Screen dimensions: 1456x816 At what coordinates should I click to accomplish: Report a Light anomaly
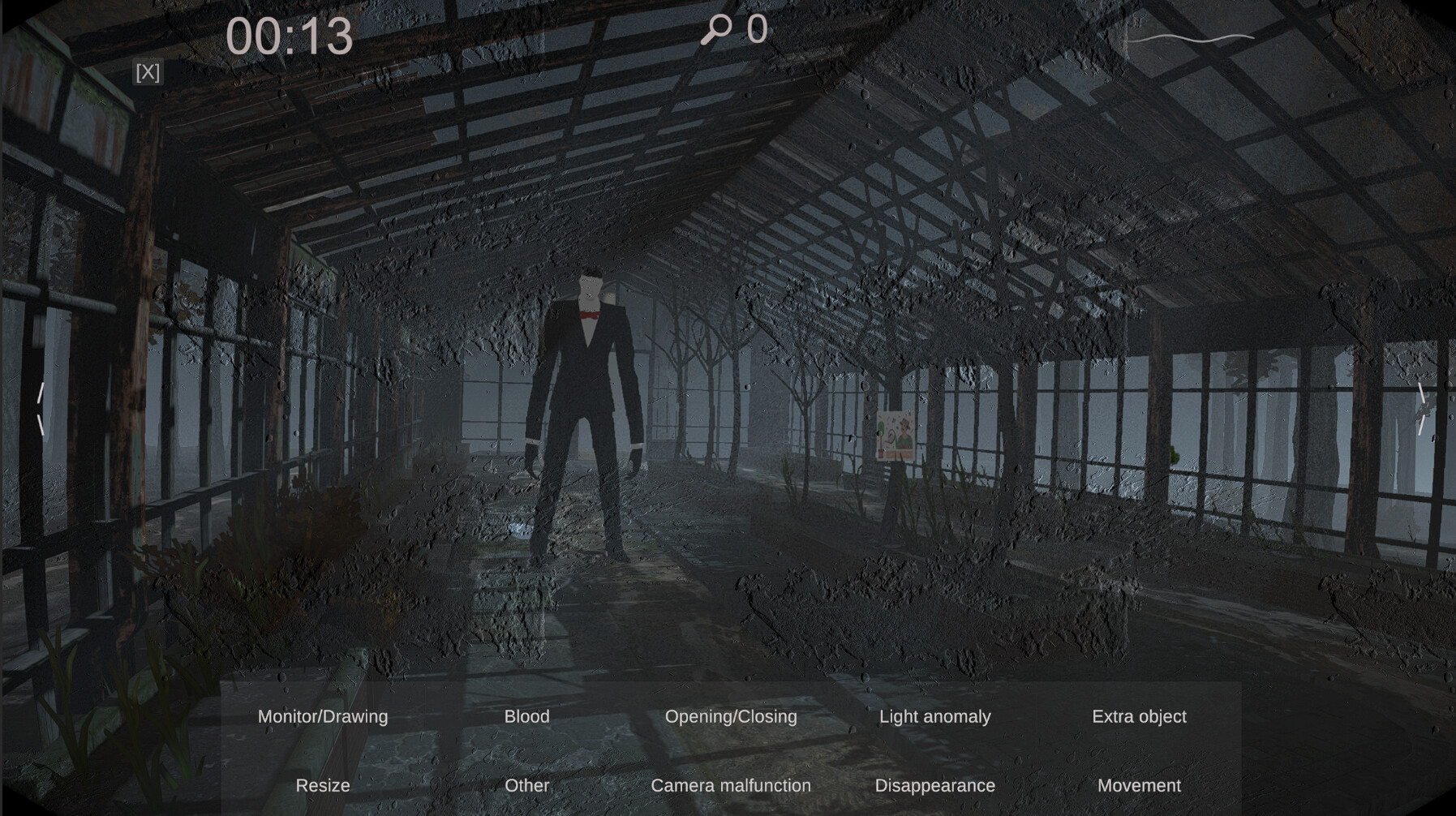pos(934,716)
